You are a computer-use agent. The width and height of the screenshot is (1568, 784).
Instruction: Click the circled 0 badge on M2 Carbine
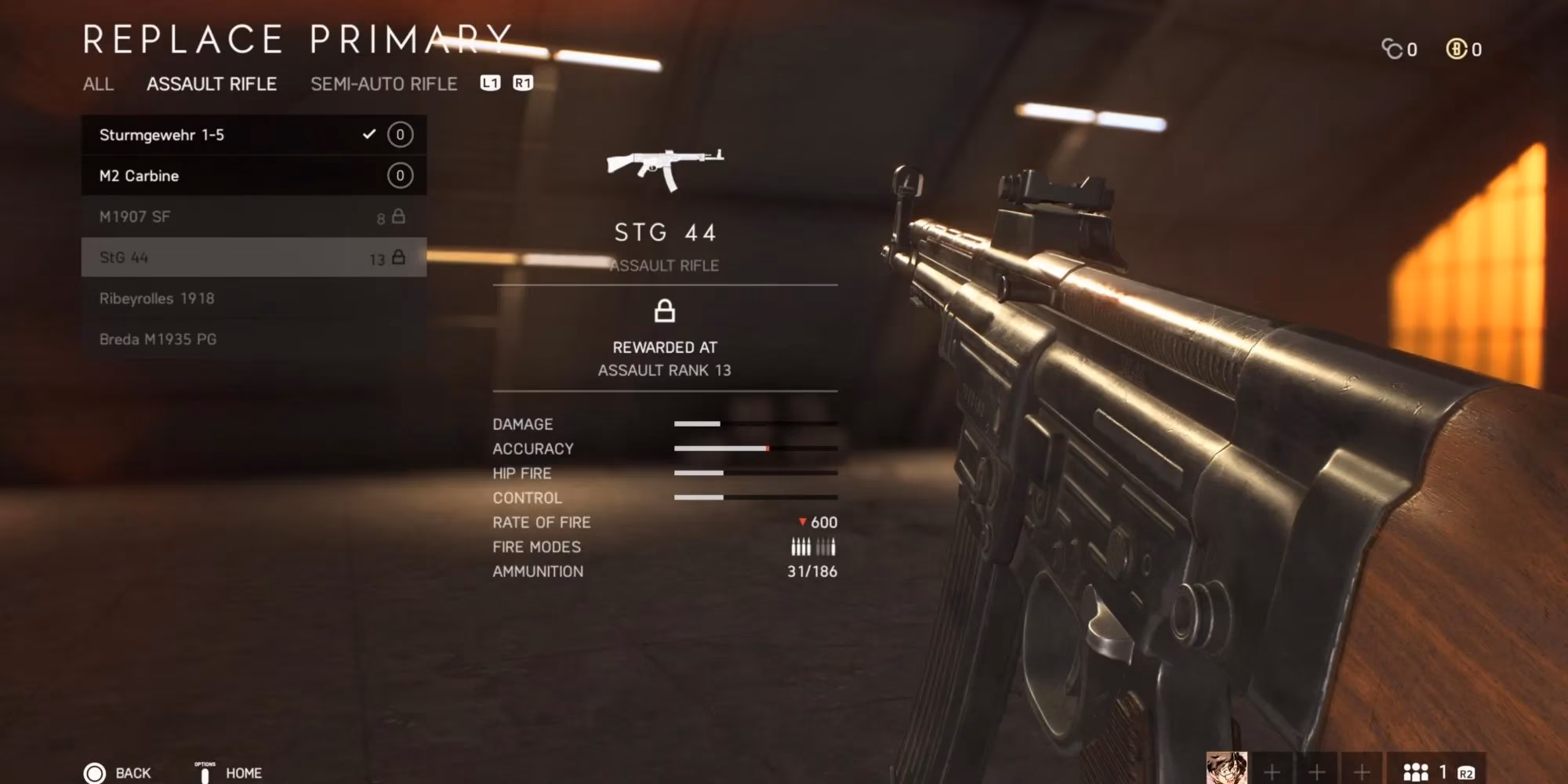tap(399, 175)
